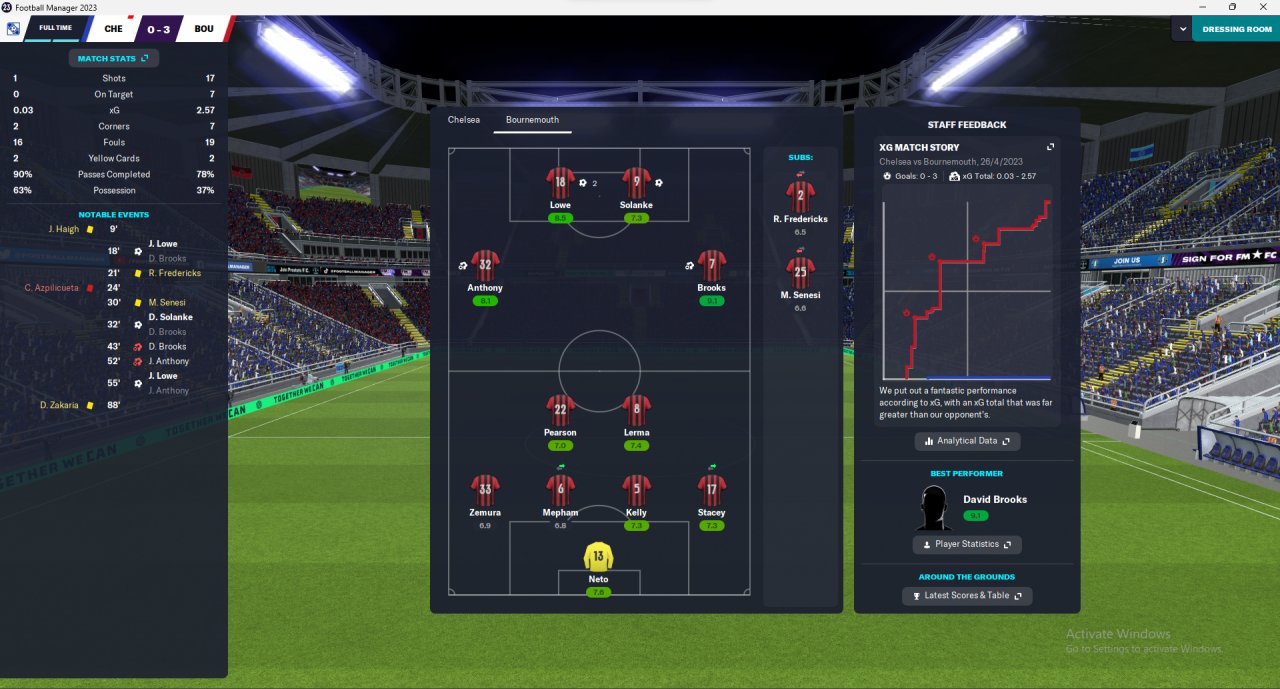Image resolution: width=1280 pixels, height=689 pixels.
Task: Open Analytical Data
Action: click(967, 441)
